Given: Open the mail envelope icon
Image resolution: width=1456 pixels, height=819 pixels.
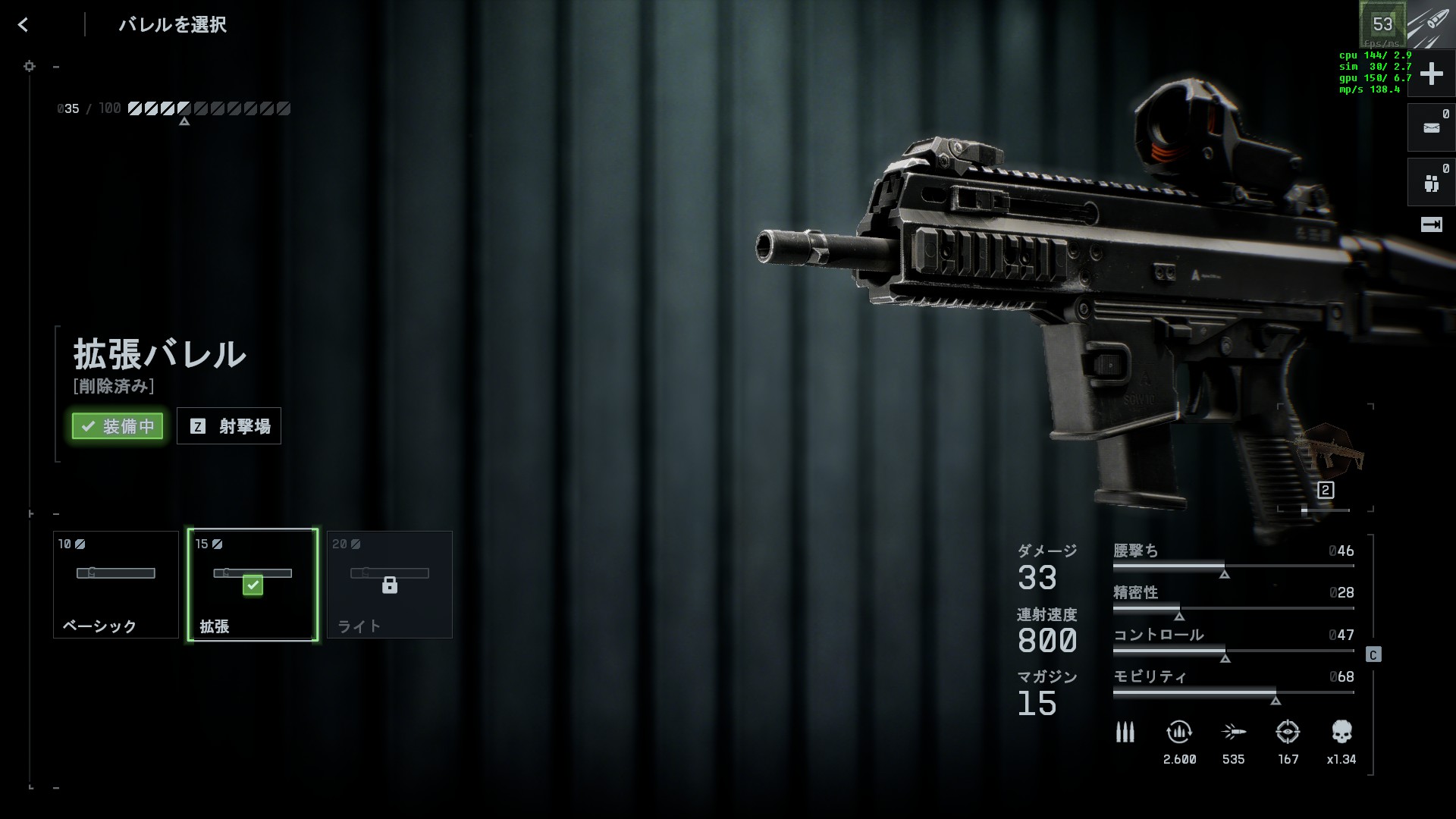Looking at the screenshot, I should pos(1431,128).
